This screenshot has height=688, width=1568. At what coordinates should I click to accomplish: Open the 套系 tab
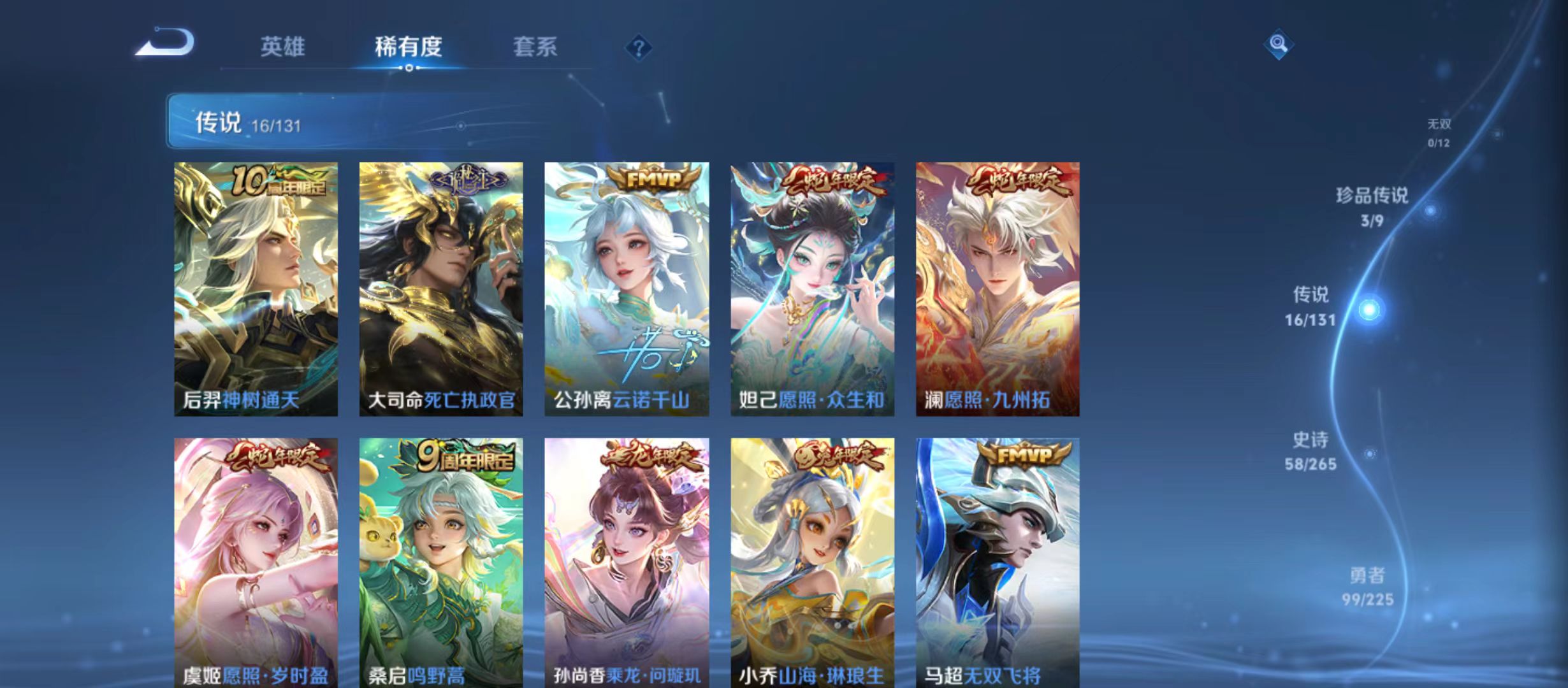point(535,46)
